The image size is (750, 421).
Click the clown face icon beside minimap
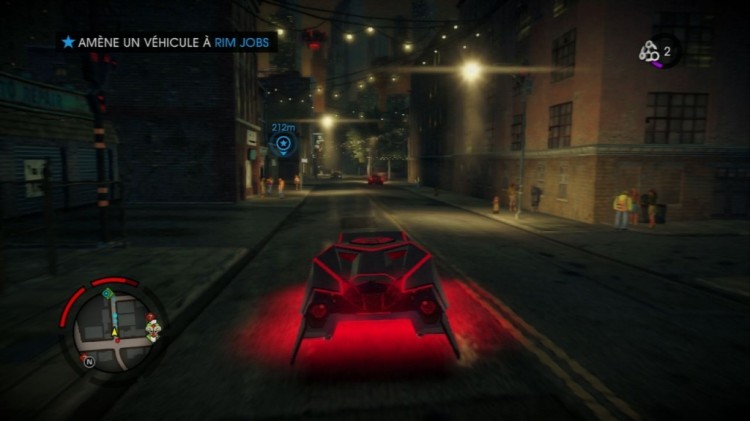[152, 328]
